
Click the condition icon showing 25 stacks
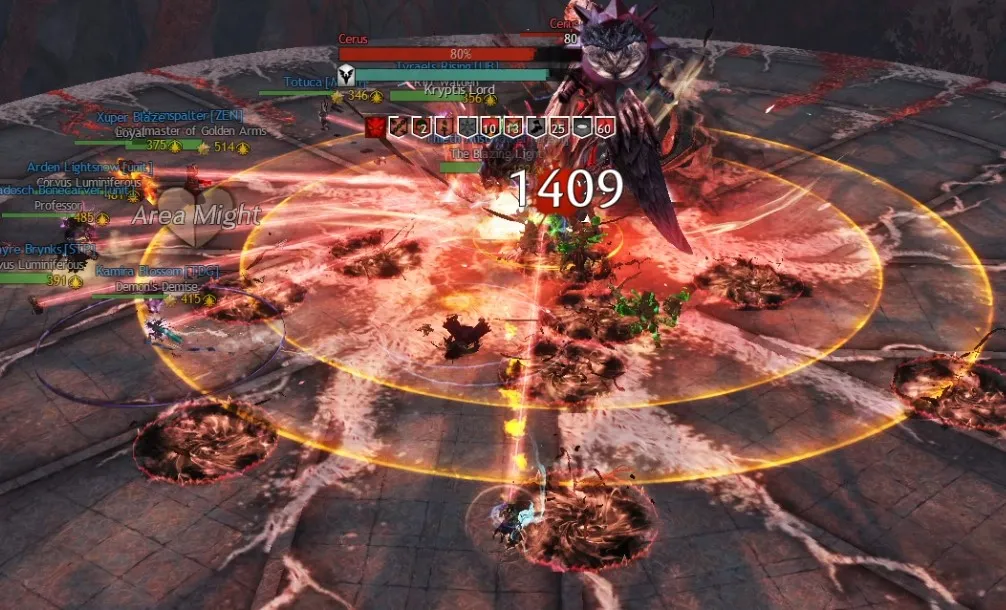click(x=557, y=126)
